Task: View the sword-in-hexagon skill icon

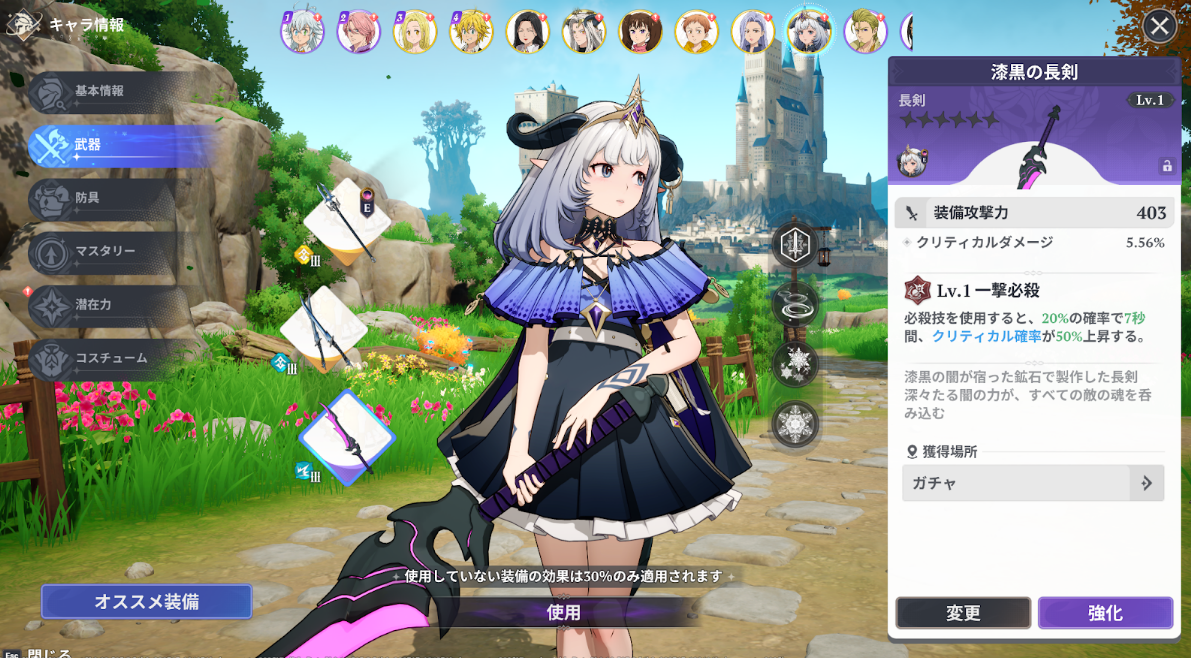Action: (x=795, y=246)
